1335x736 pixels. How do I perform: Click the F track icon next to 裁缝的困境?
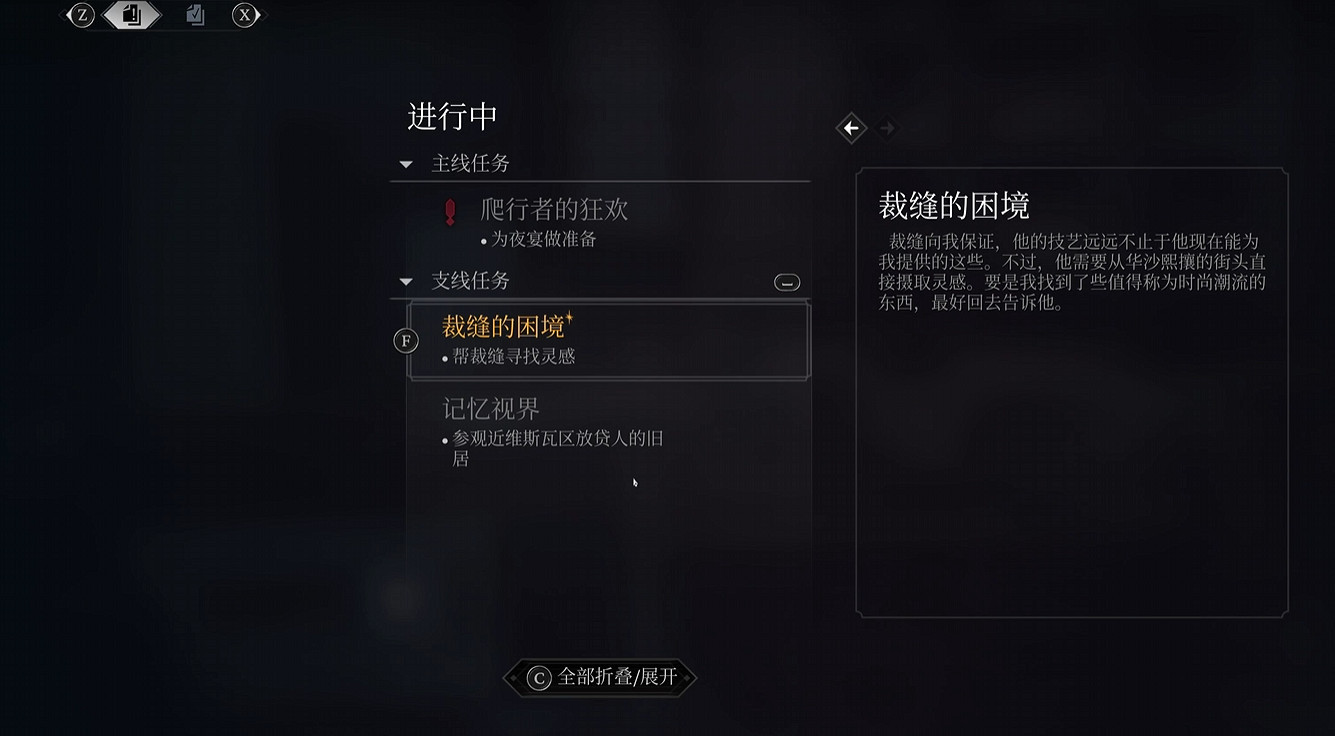click(405, 340)
